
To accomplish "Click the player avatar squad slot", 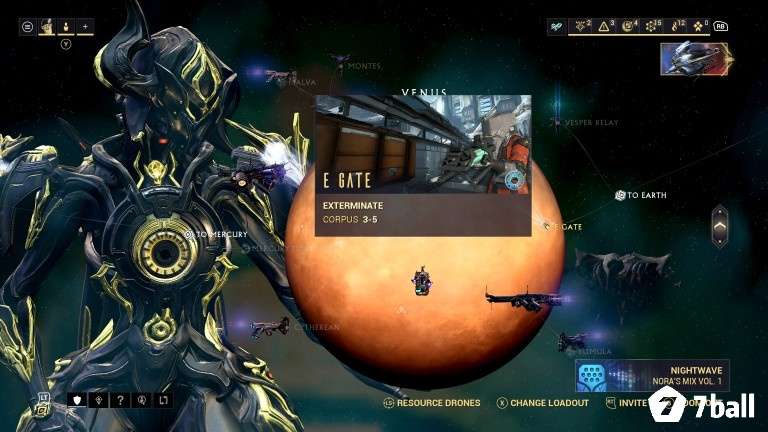I will coord(46,27).
